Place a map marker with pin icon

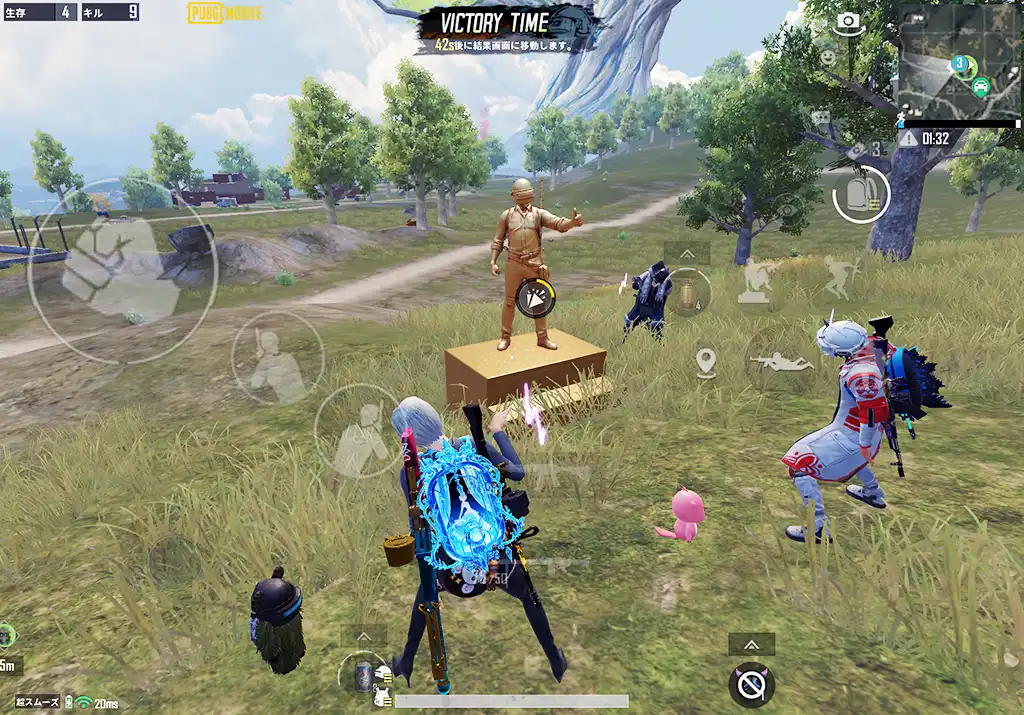coord(706,362)
